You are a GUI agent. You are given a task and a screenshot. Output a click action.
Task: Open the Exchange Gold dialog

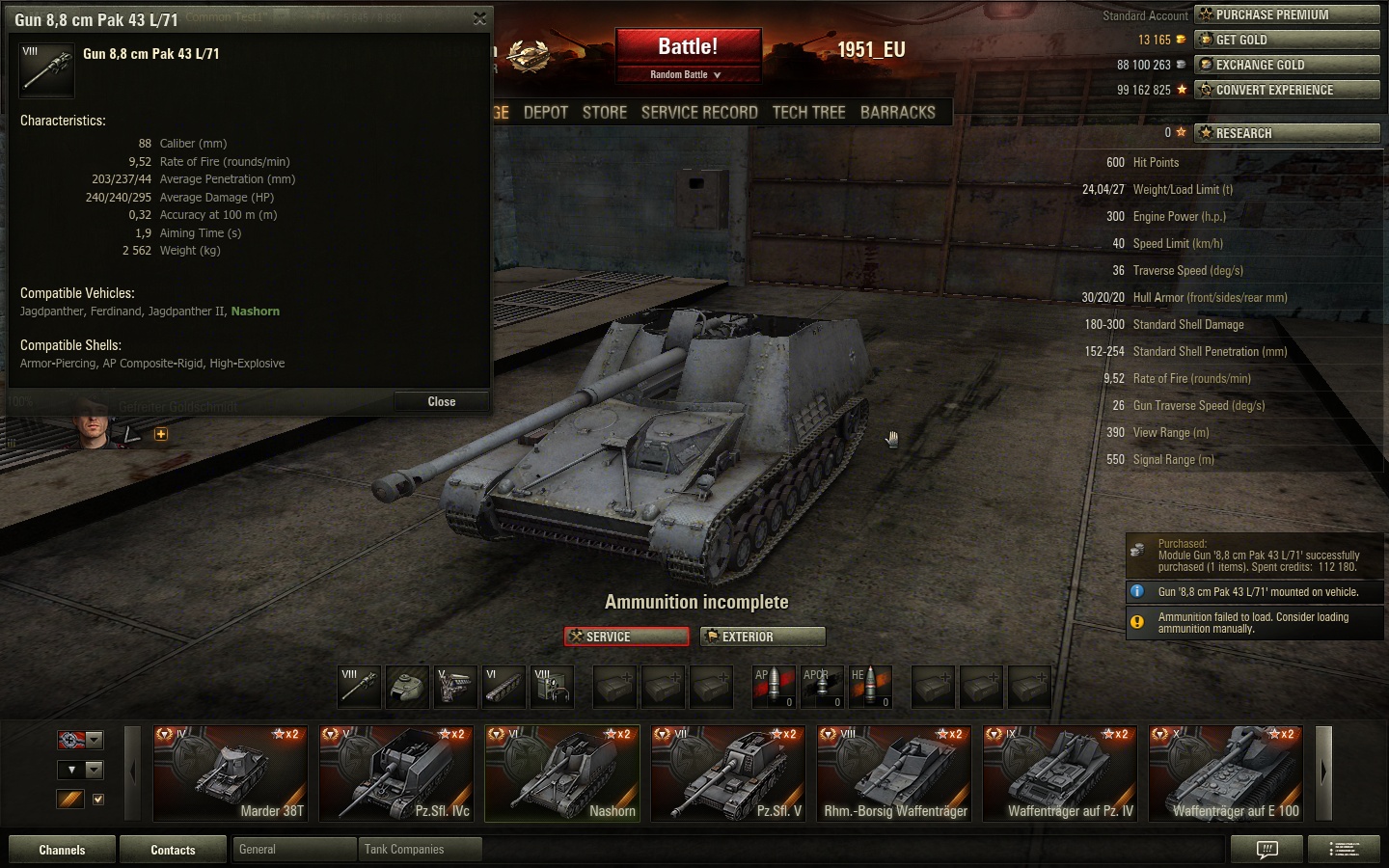1287,65
